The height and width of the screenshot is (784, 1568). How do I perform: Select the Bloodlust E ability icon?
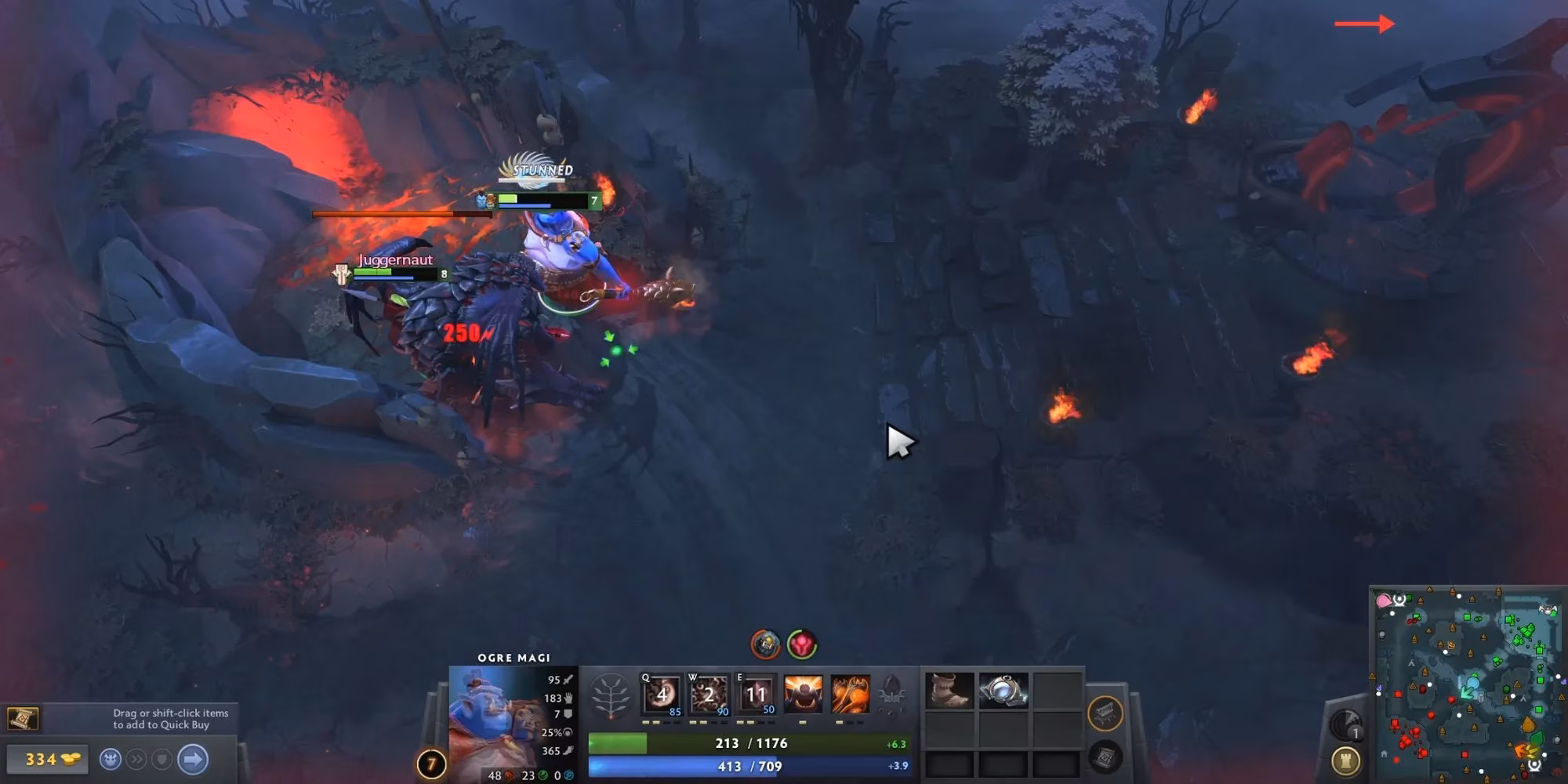tap(757, 693)
